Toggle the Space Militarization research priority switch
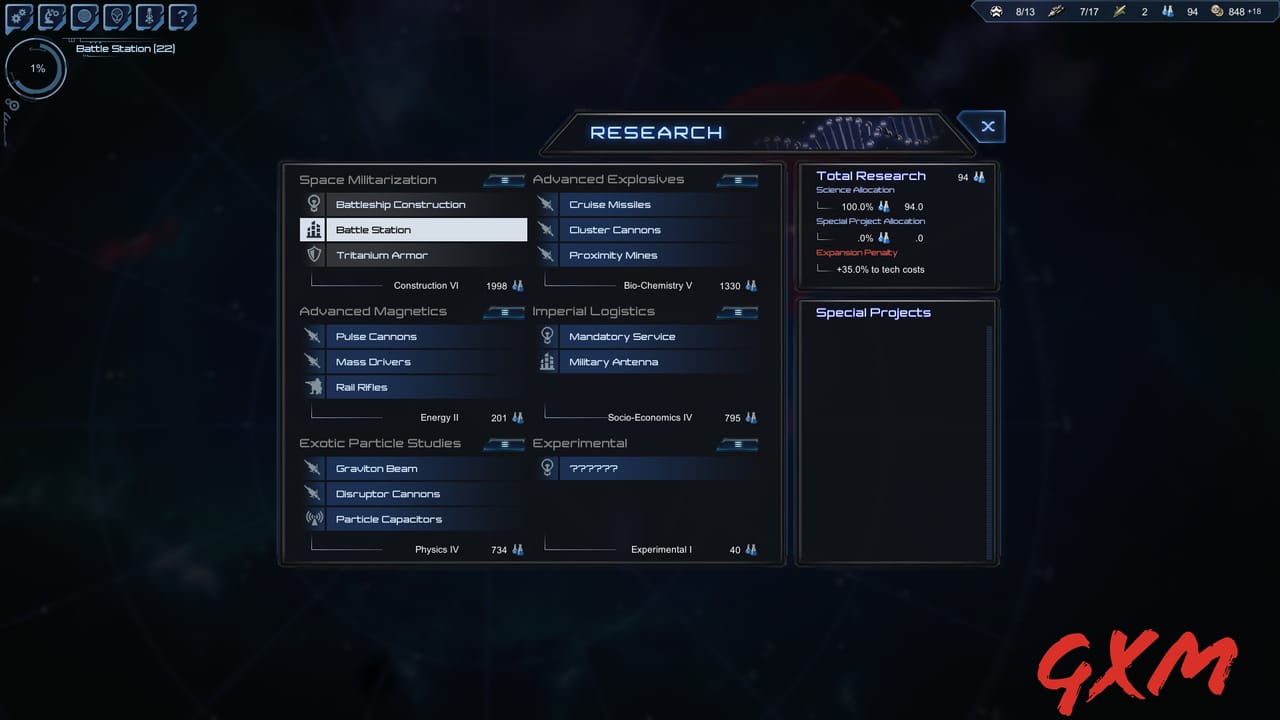 pyautogui.click(x=504, y=180)
